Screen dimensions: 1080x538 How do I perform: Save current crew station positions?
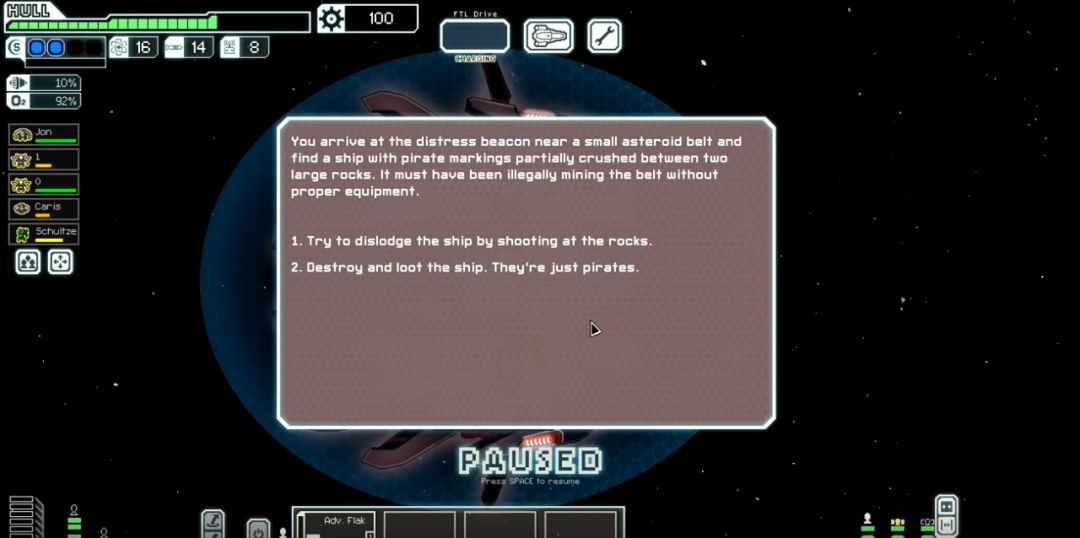[x=28, y=262]
